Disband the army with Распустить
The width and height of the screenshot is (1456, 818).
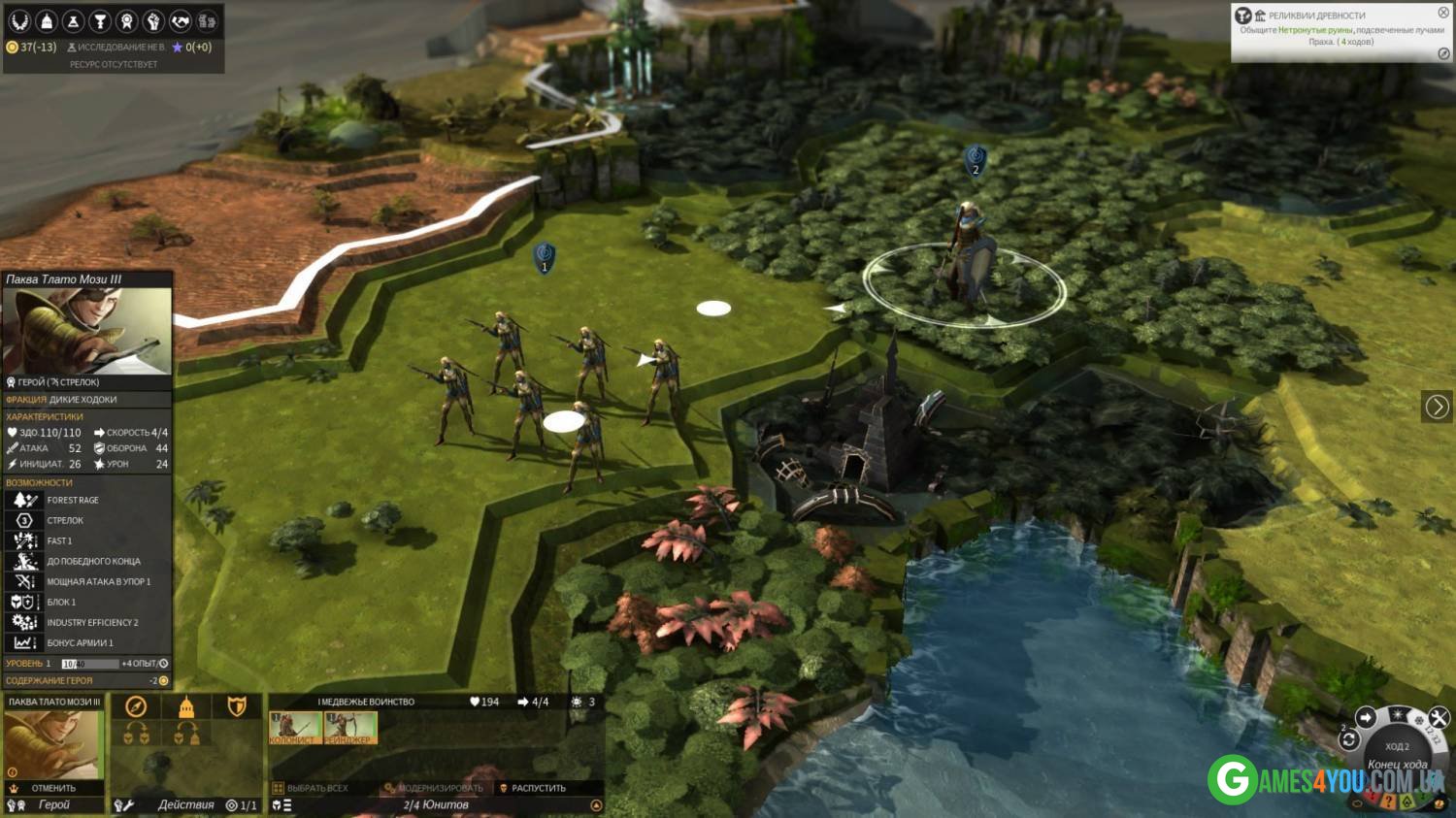tap(538, 788)
